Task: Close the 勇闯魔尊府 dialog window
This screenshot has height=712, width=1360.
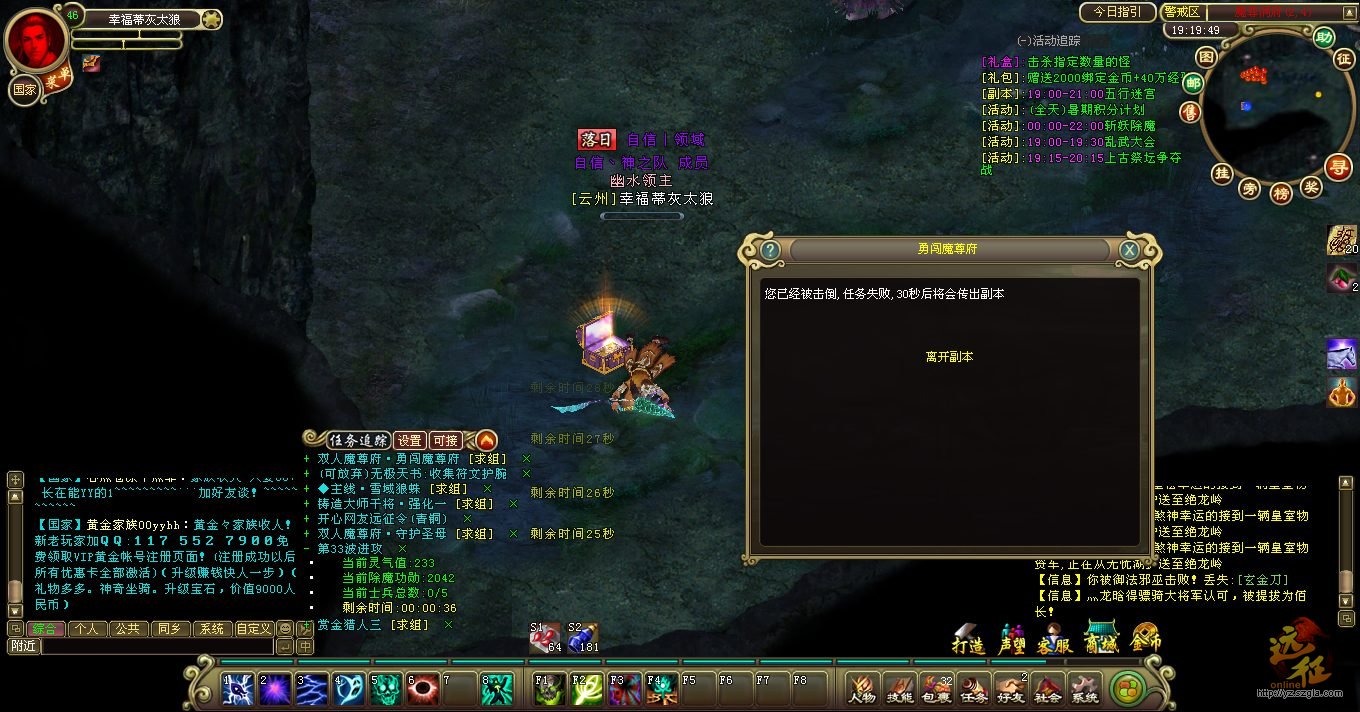Action: coord(1129,250)
